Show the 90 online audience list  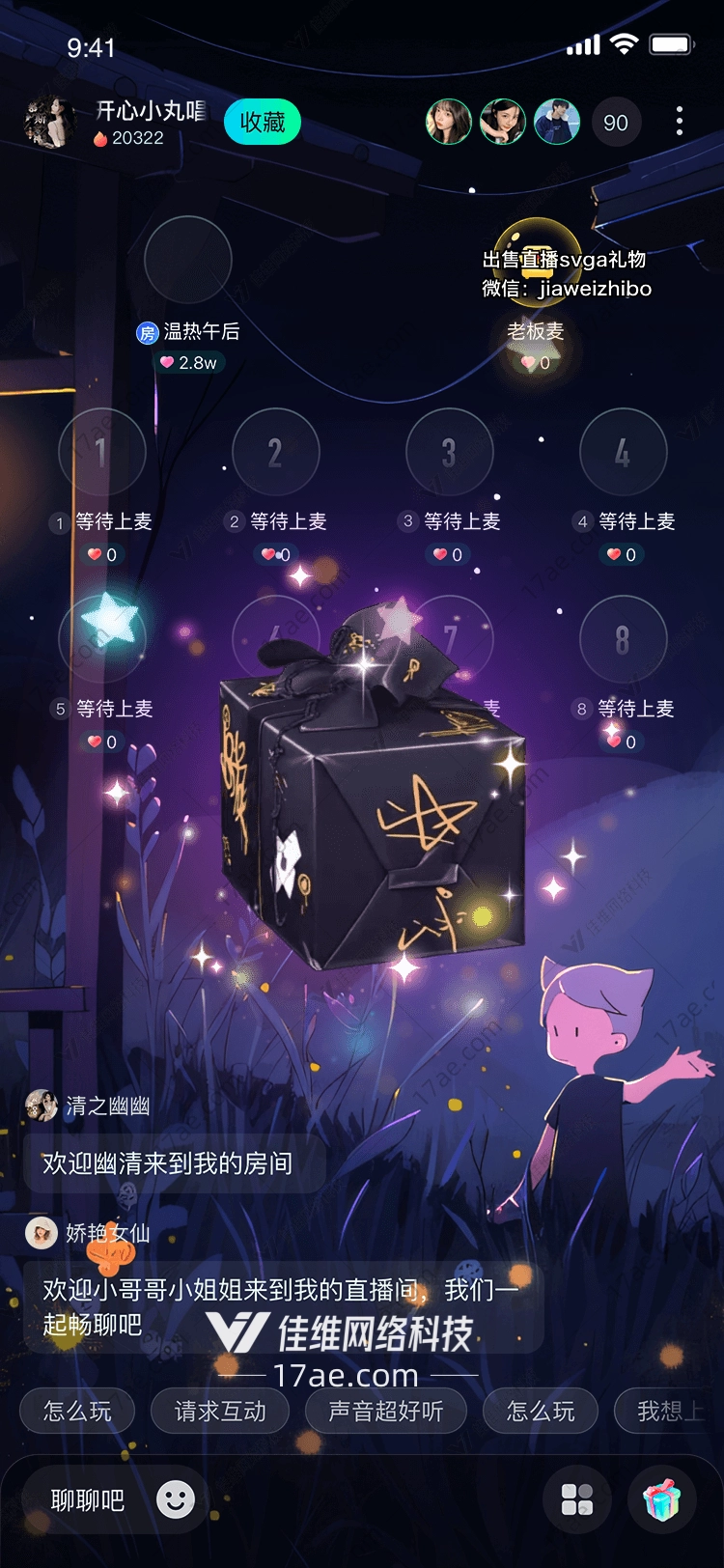tap(615, 123)
